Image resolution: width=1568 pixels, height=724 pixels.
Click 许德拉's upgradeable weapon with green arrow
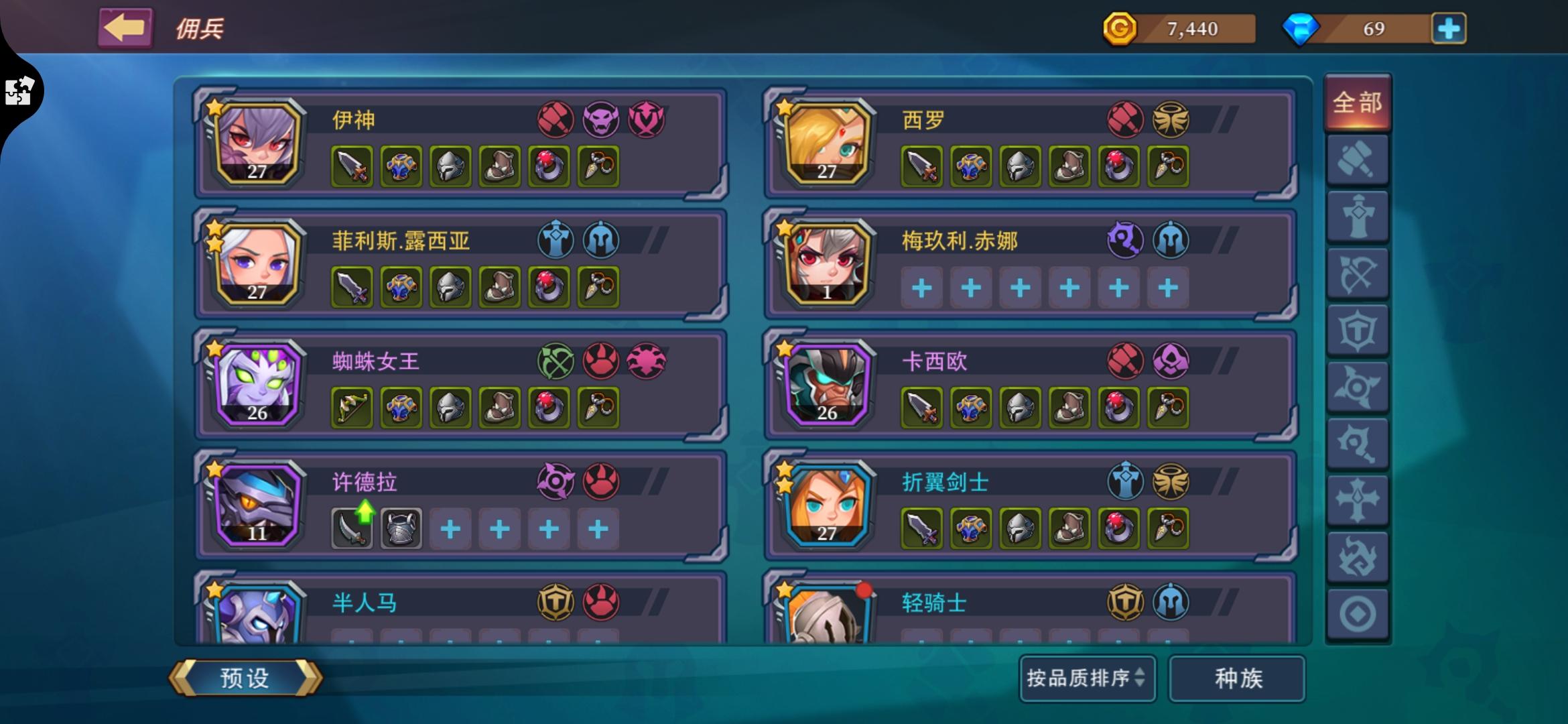351,528
